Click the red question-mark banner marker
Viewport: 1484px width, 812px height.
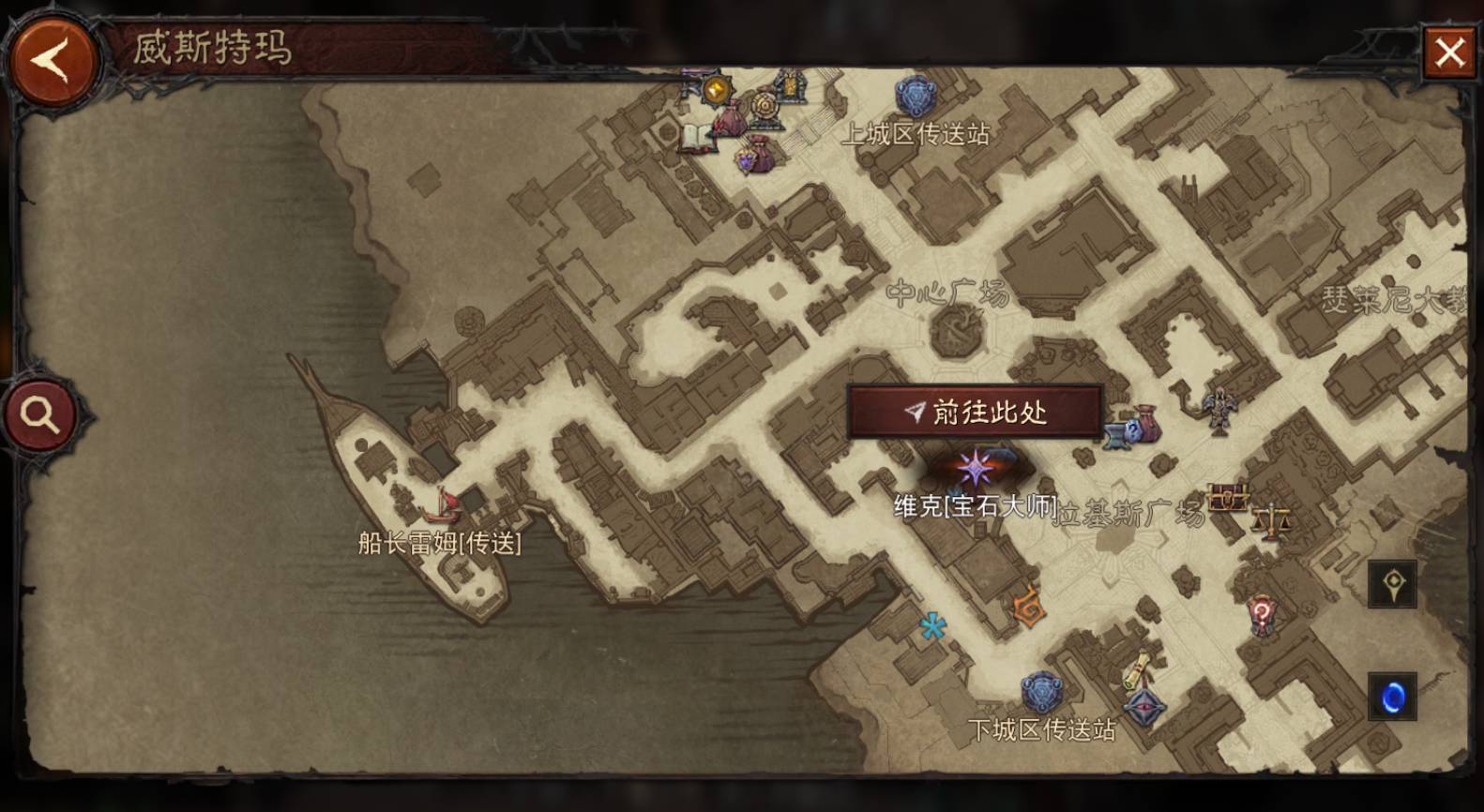(x=1262, y=614)
